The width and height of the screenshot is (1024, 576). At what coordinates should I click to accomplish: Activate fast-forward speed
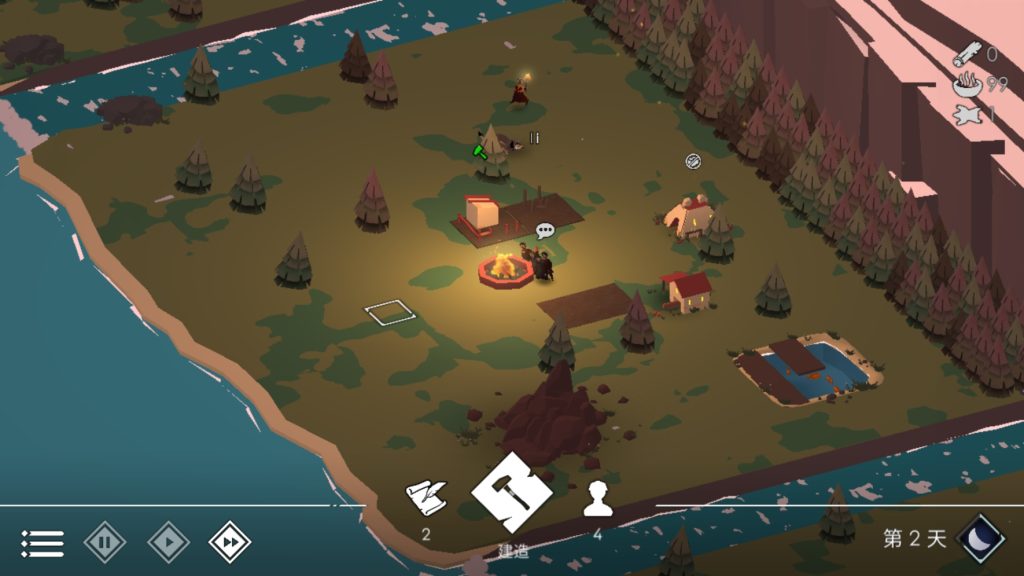pos(229,543)
